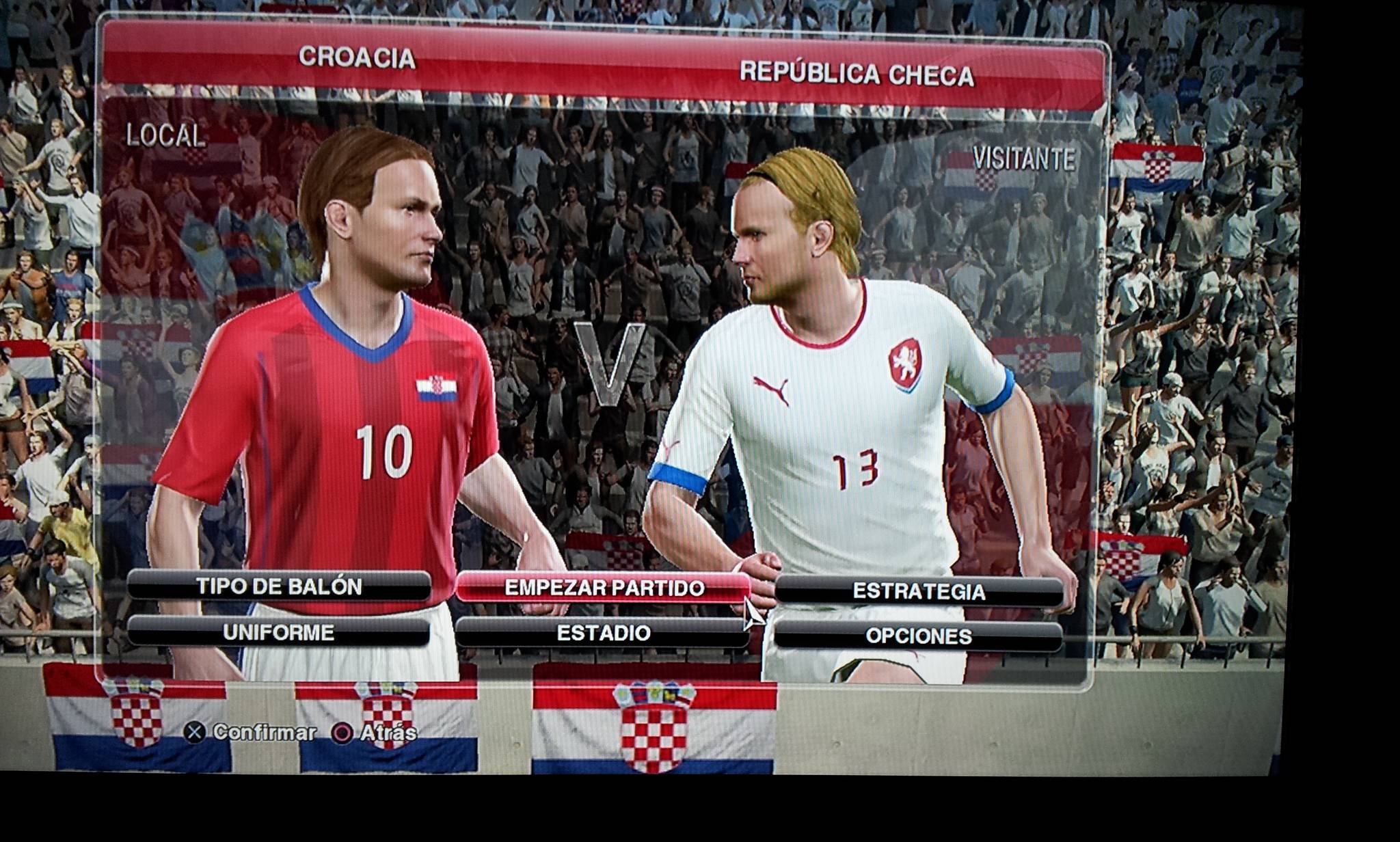The image size is (1400, 842).
Task: Start the match with Empezar Partido
Action: pos(603,588)
